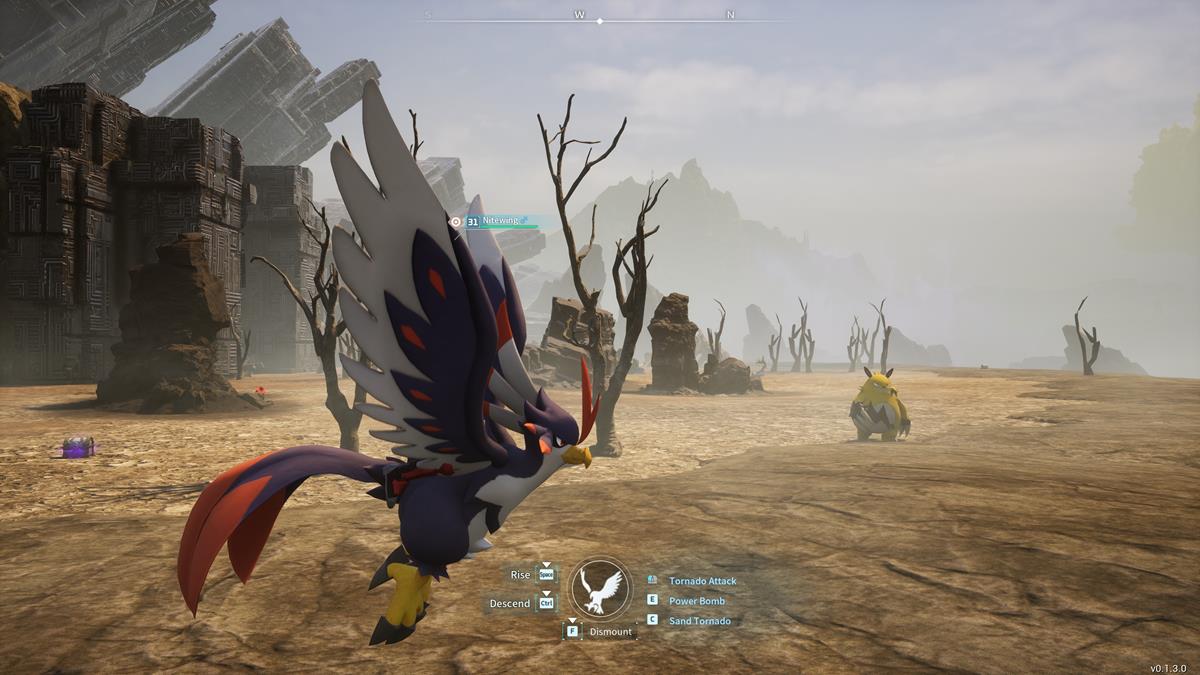Choose the Power Bomb skill
Image resolution: width=1200 pixels, height=675 pixels.
click(x=696, y=601)
